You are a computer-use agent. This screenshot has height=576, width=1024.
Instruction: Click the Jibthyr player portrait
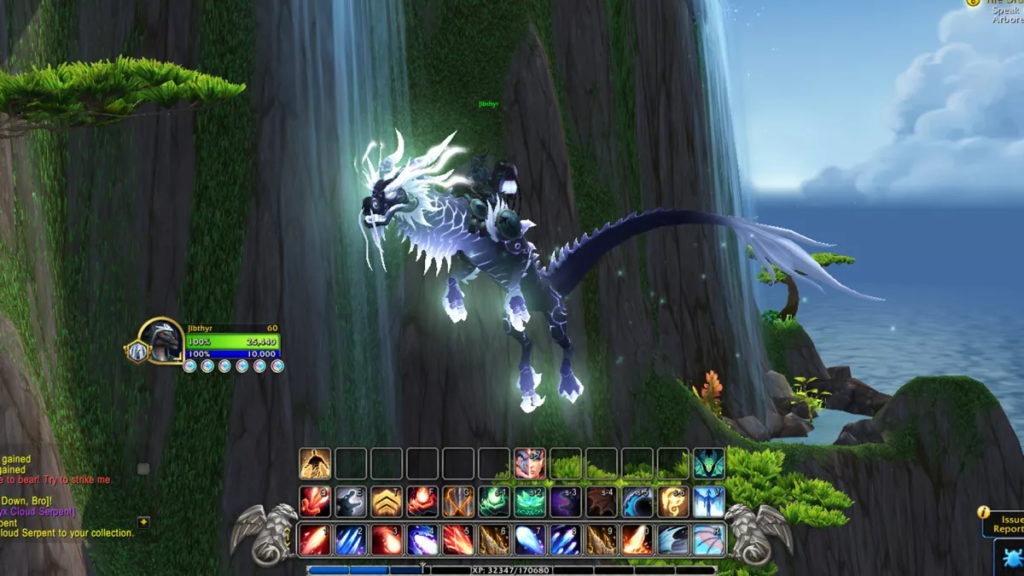coord(160,342)
